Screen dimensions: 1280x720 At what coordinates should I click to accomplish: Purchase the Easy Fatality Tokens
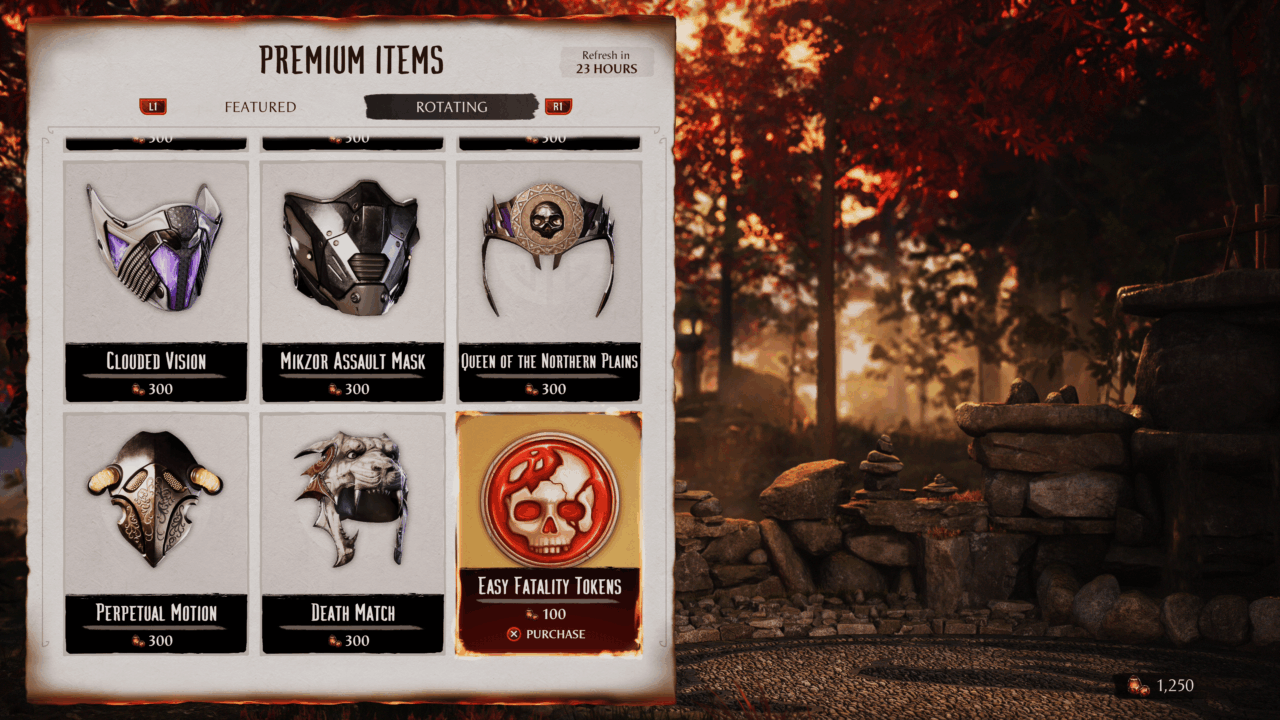click(x=548, y=634)
